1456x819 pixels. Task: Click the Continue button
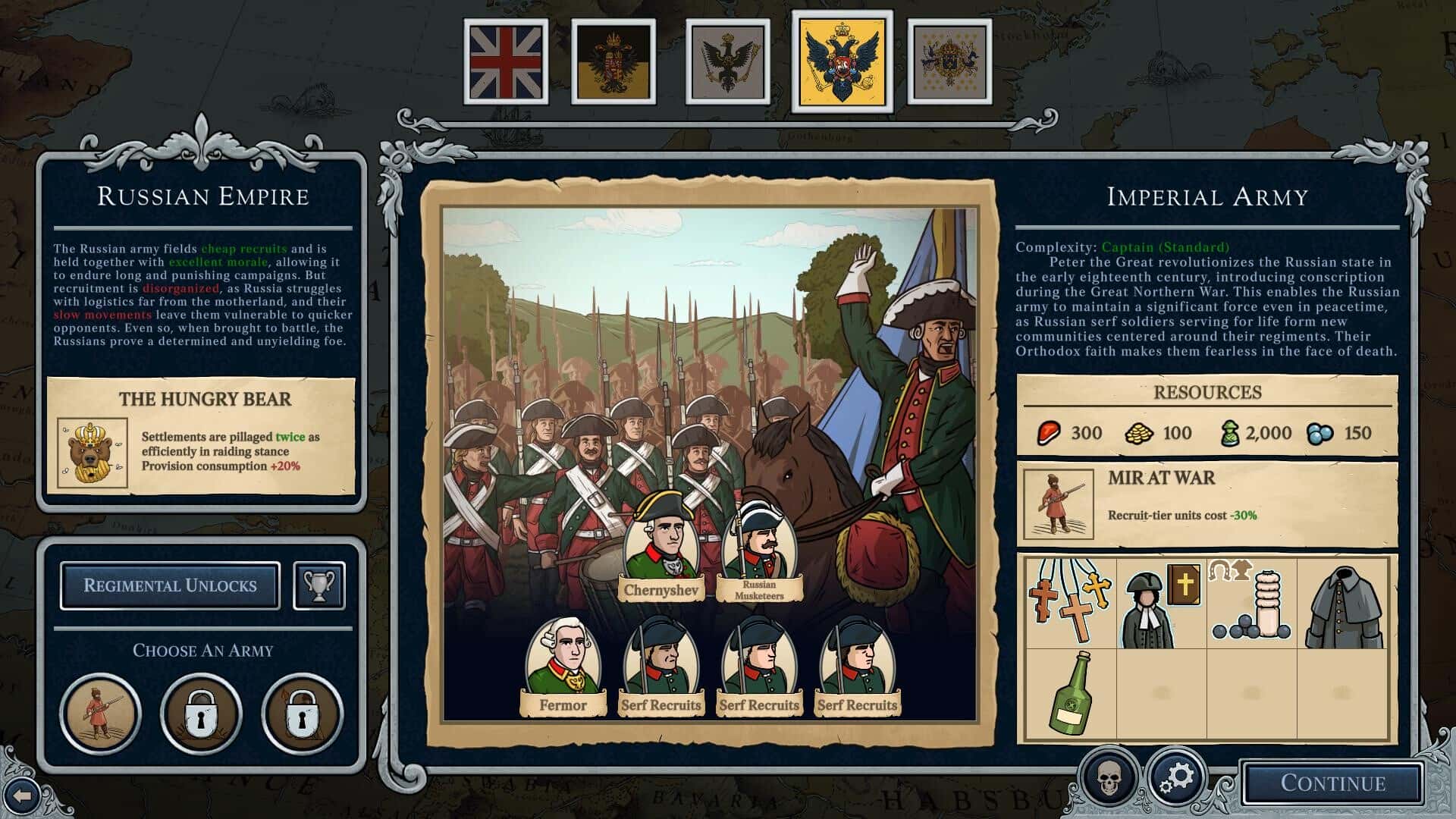(x=1332, y=783)
